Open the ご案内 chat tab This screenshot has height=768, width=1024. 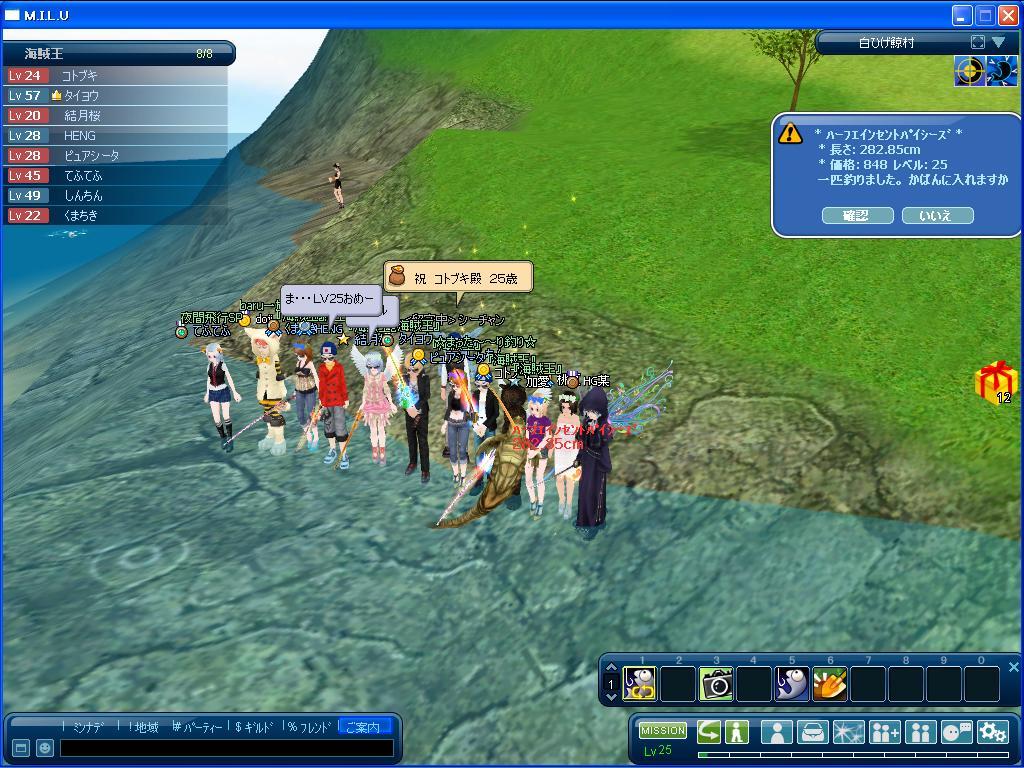(362, 727)
